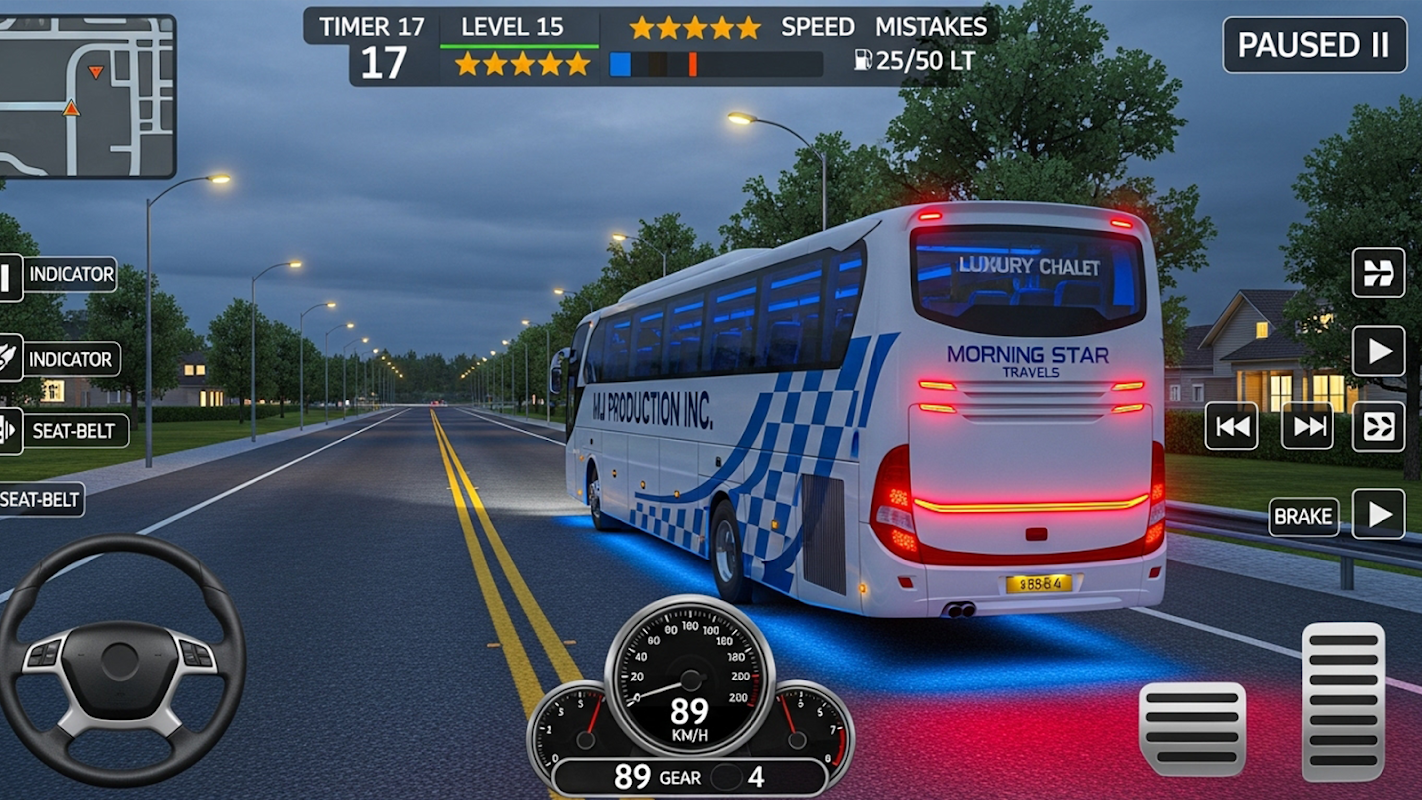The height and width of the screenshot is (800, 1422).
Task: Tap the short wide brake pedal
Action: coord(1192,729)
